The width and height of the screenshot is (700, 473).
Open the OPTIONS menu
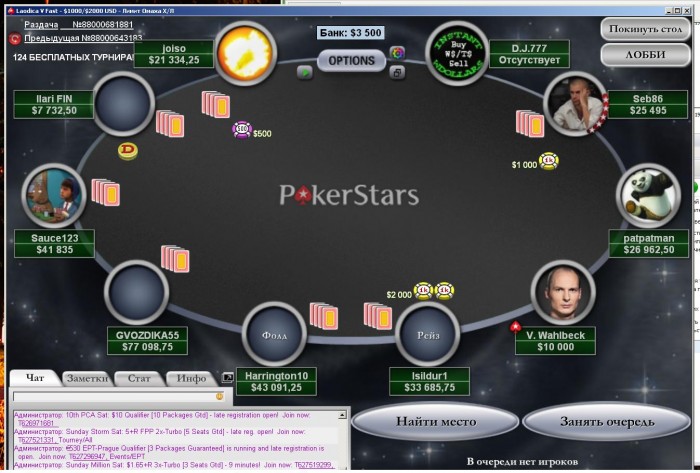[351, 60]
